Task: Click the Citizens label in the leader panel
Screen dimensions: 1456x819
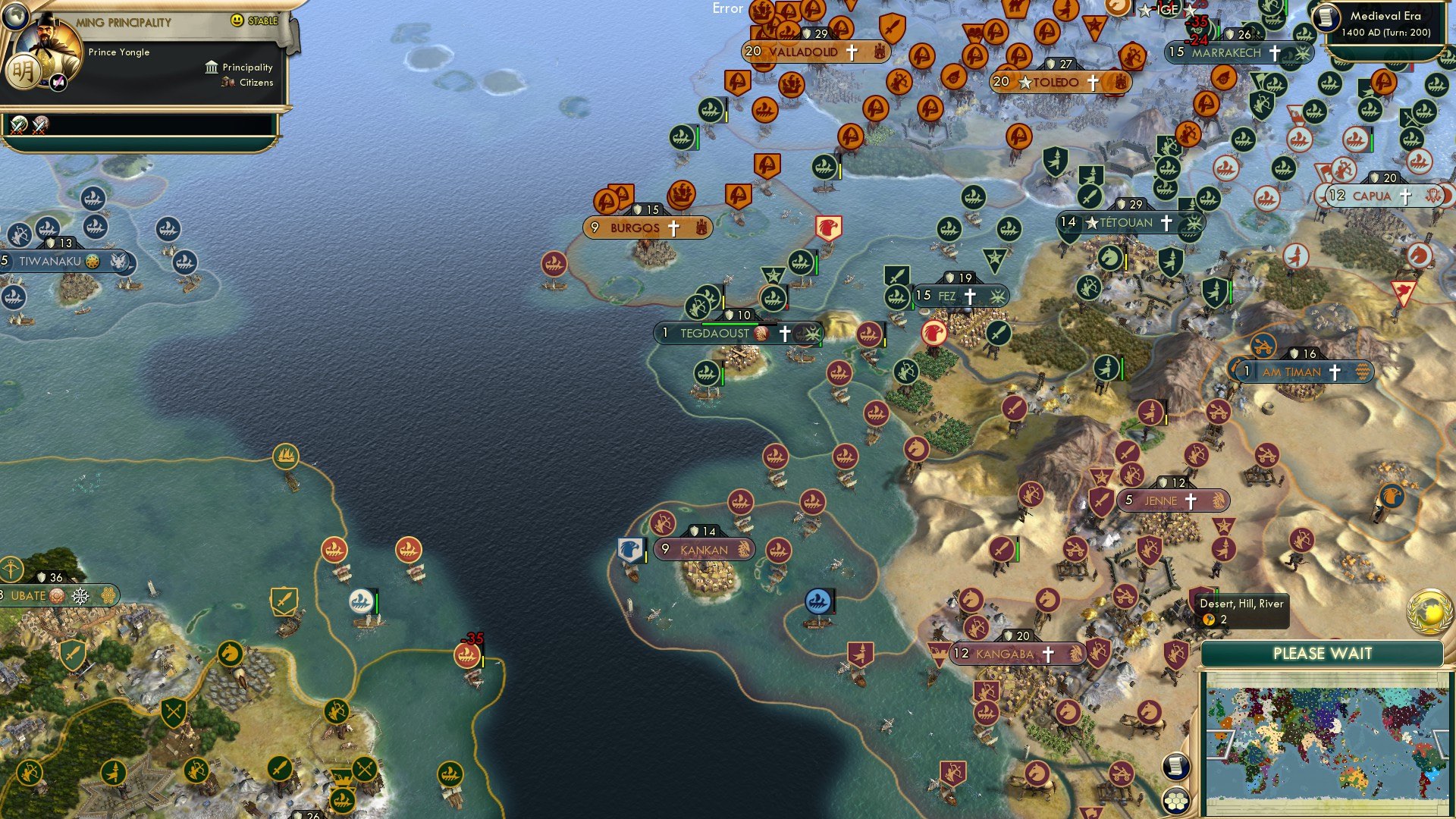Action: click(256, 82)
